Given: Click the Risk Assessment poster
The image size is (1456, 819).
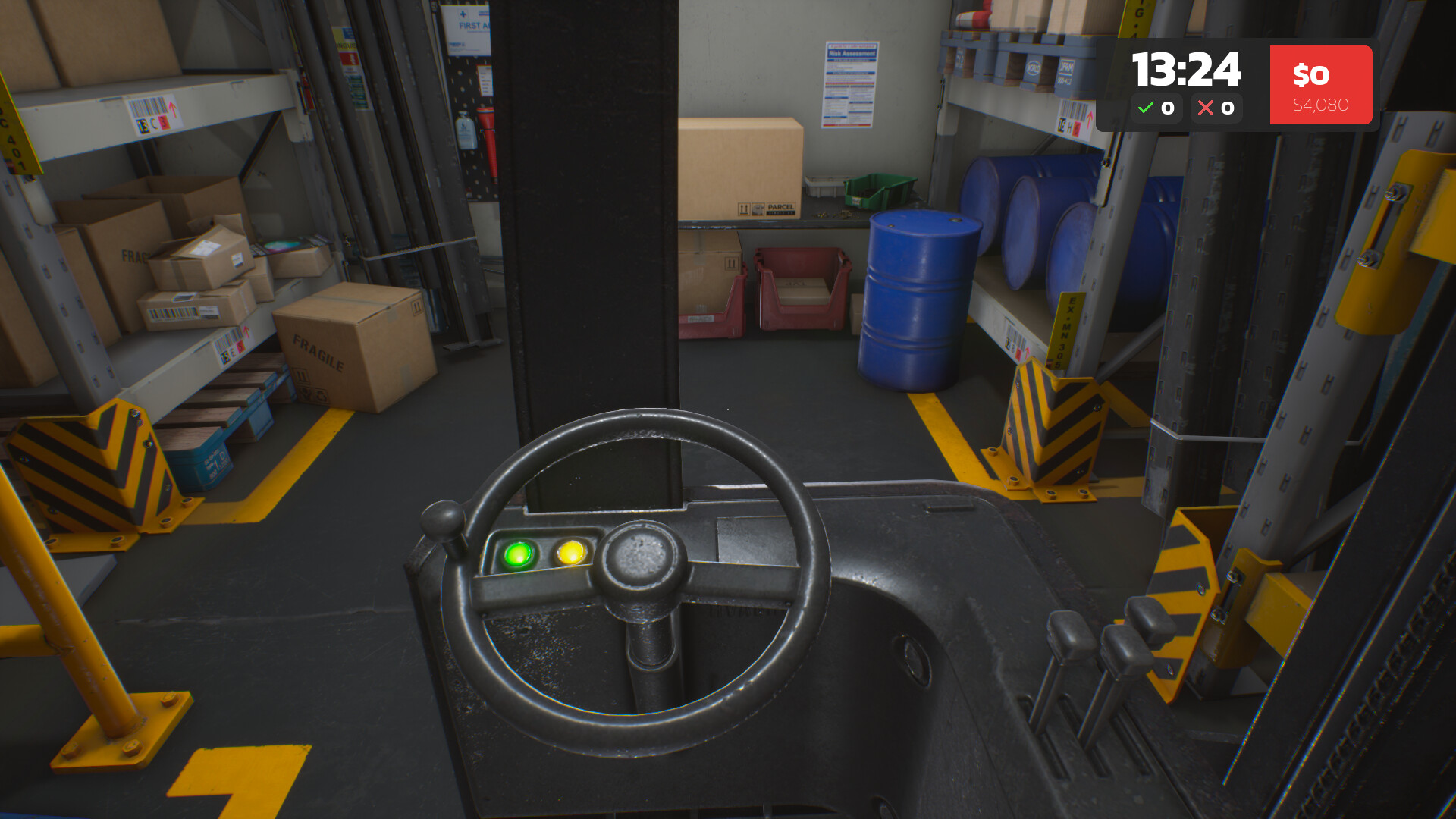Looking at the screenshot, I should (x=851, y=83).
